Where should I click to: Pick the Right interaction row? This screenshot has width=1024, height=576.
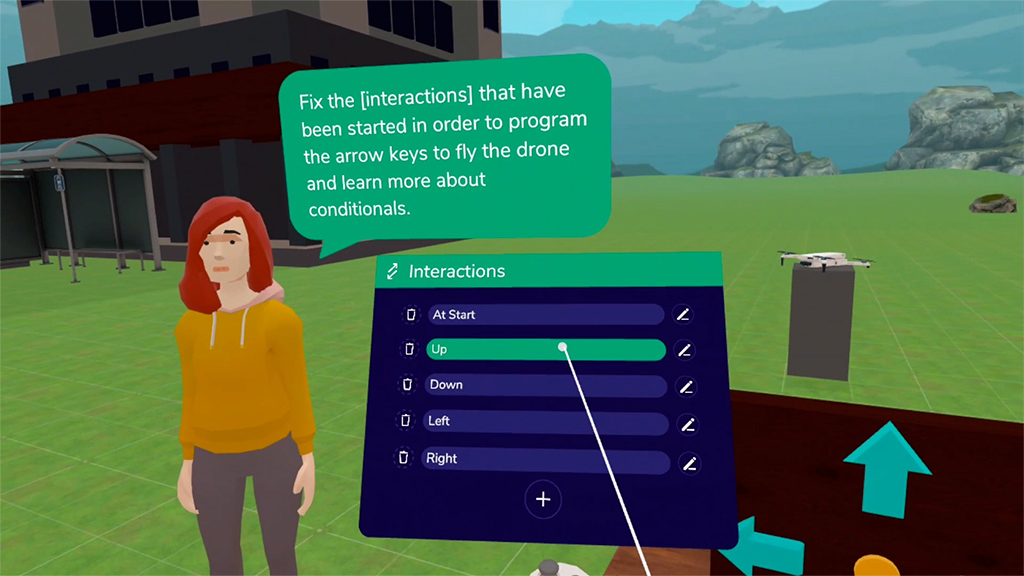tap(545, 460)
